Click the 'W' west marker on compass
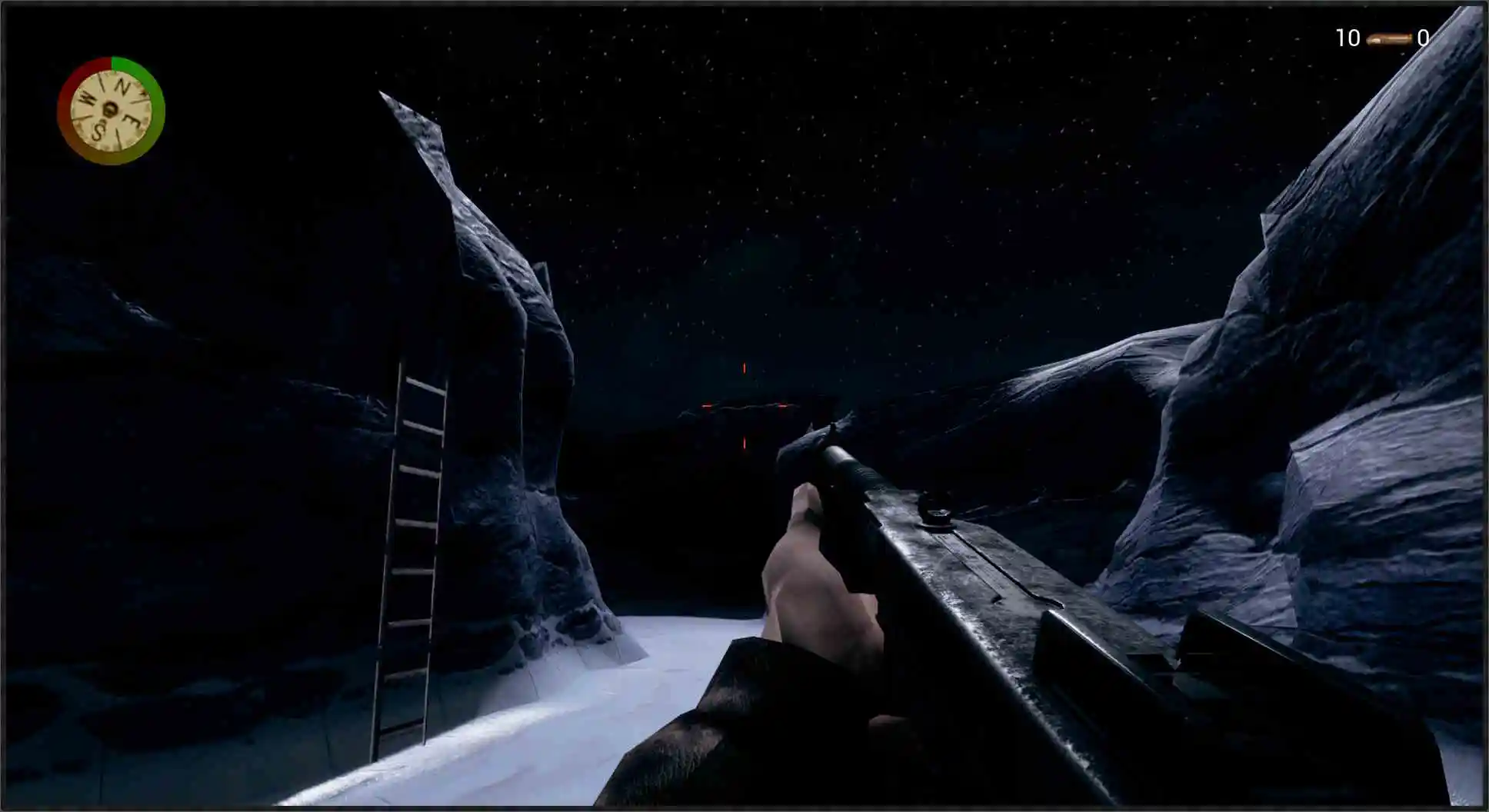The height and width of the screenshot is (812, 1489). pos(86,98)
